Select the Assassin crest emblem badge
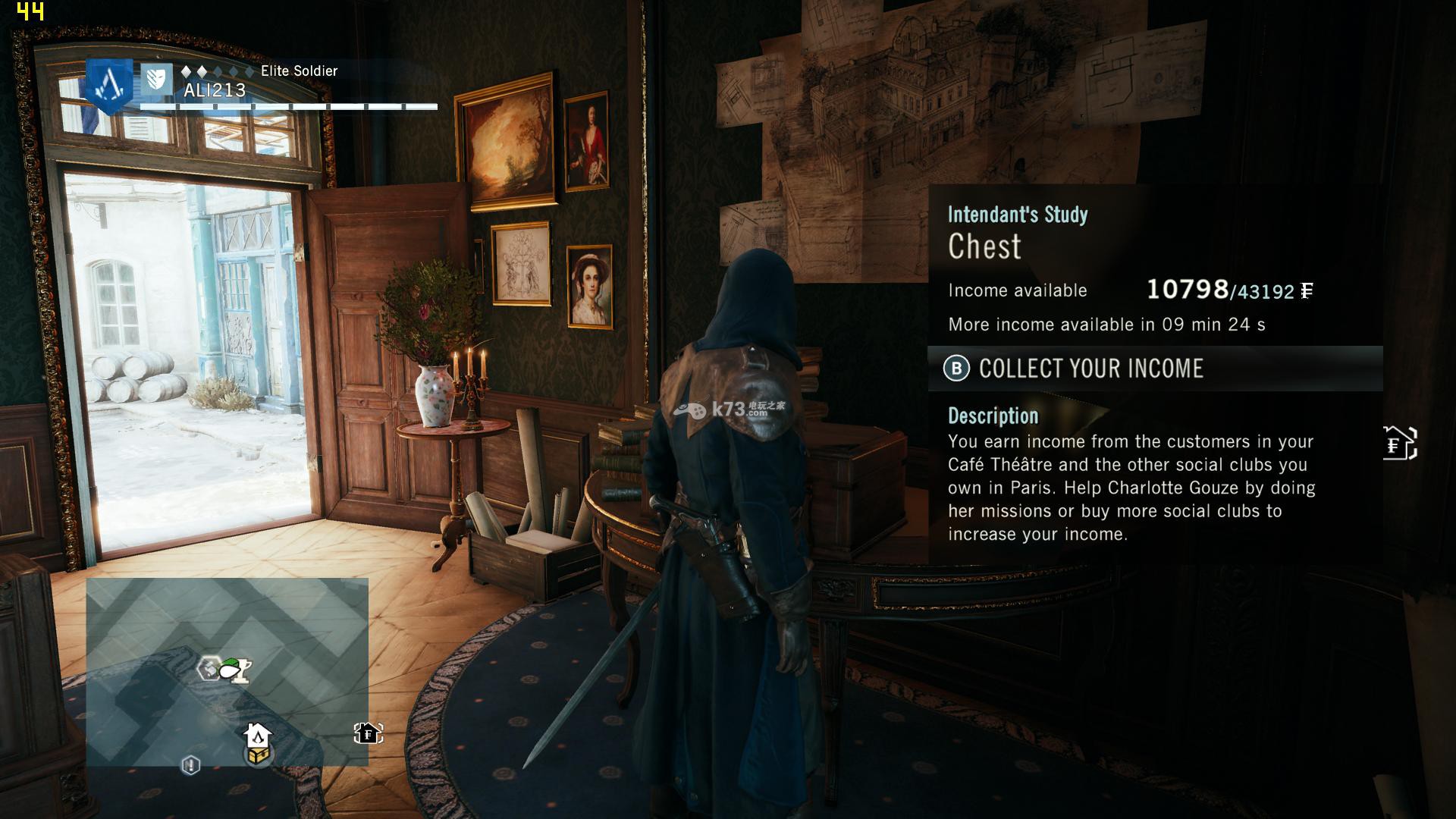The height and width of the screenshot is (819, 1456). (110, 86)
